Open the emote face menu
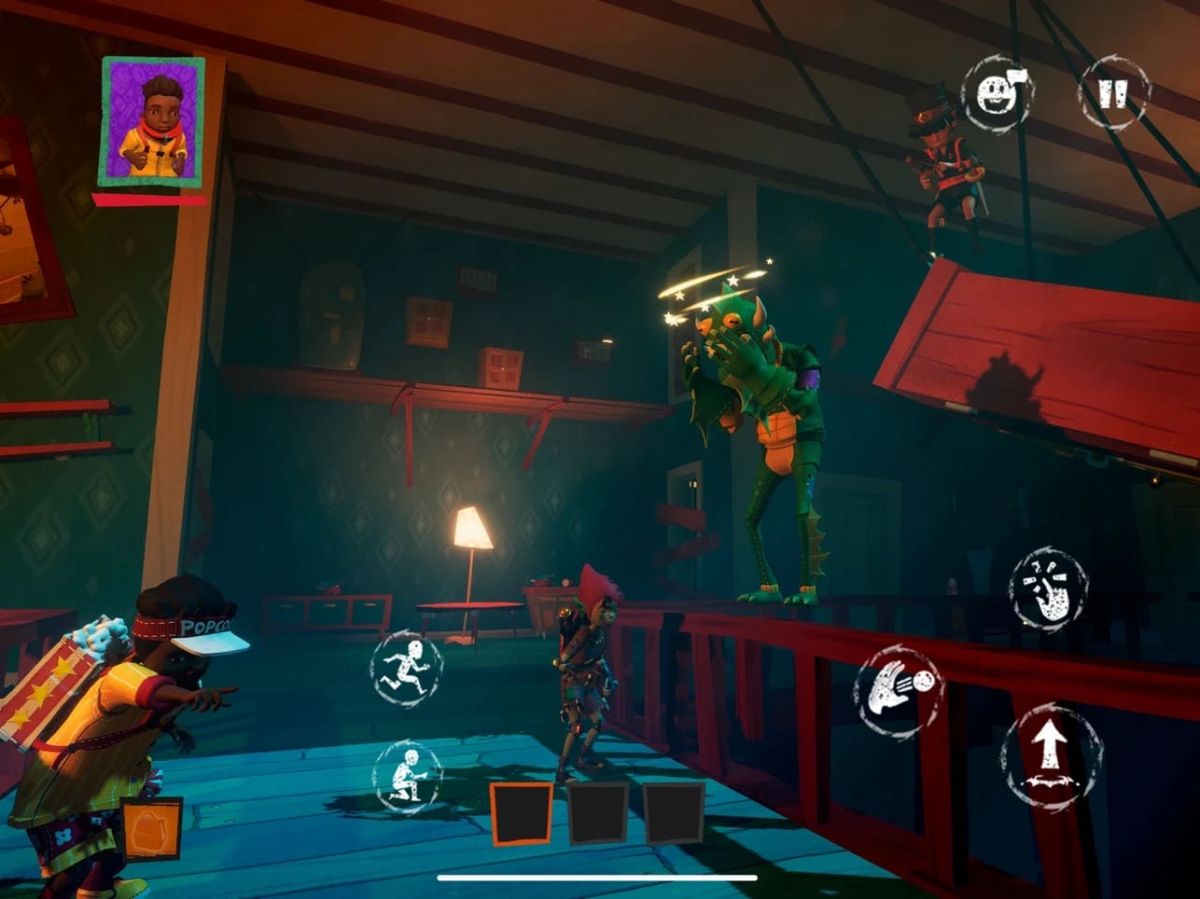This screenshot has width=1200, height=899. point(996,93)
